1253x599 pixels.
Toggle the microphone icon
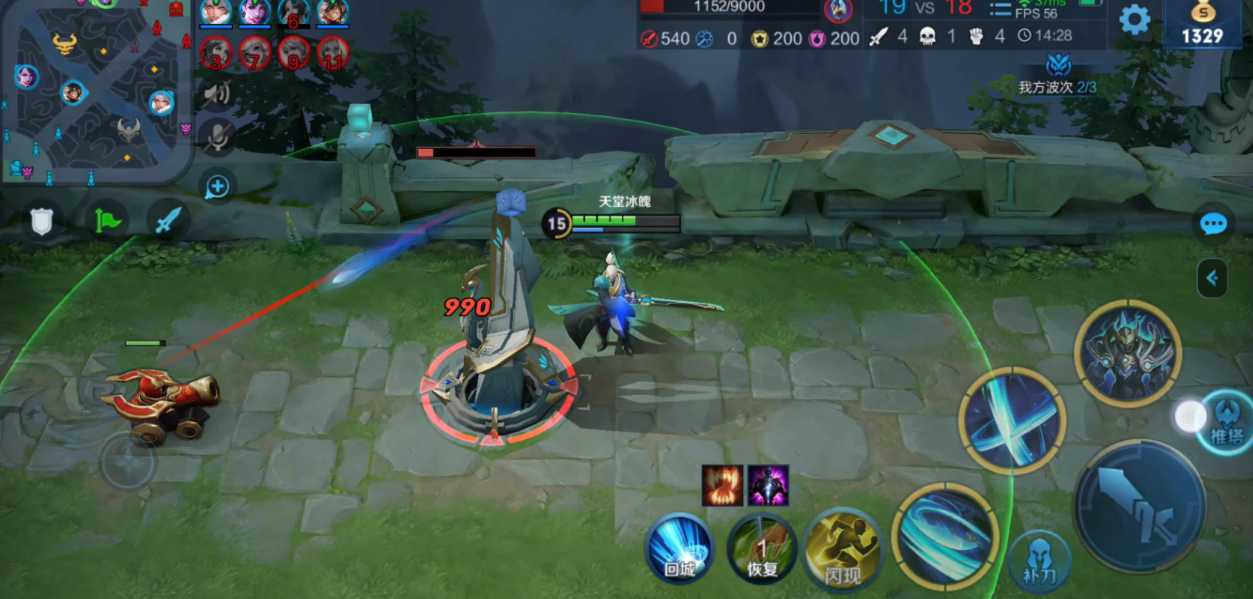coord(216,136)
